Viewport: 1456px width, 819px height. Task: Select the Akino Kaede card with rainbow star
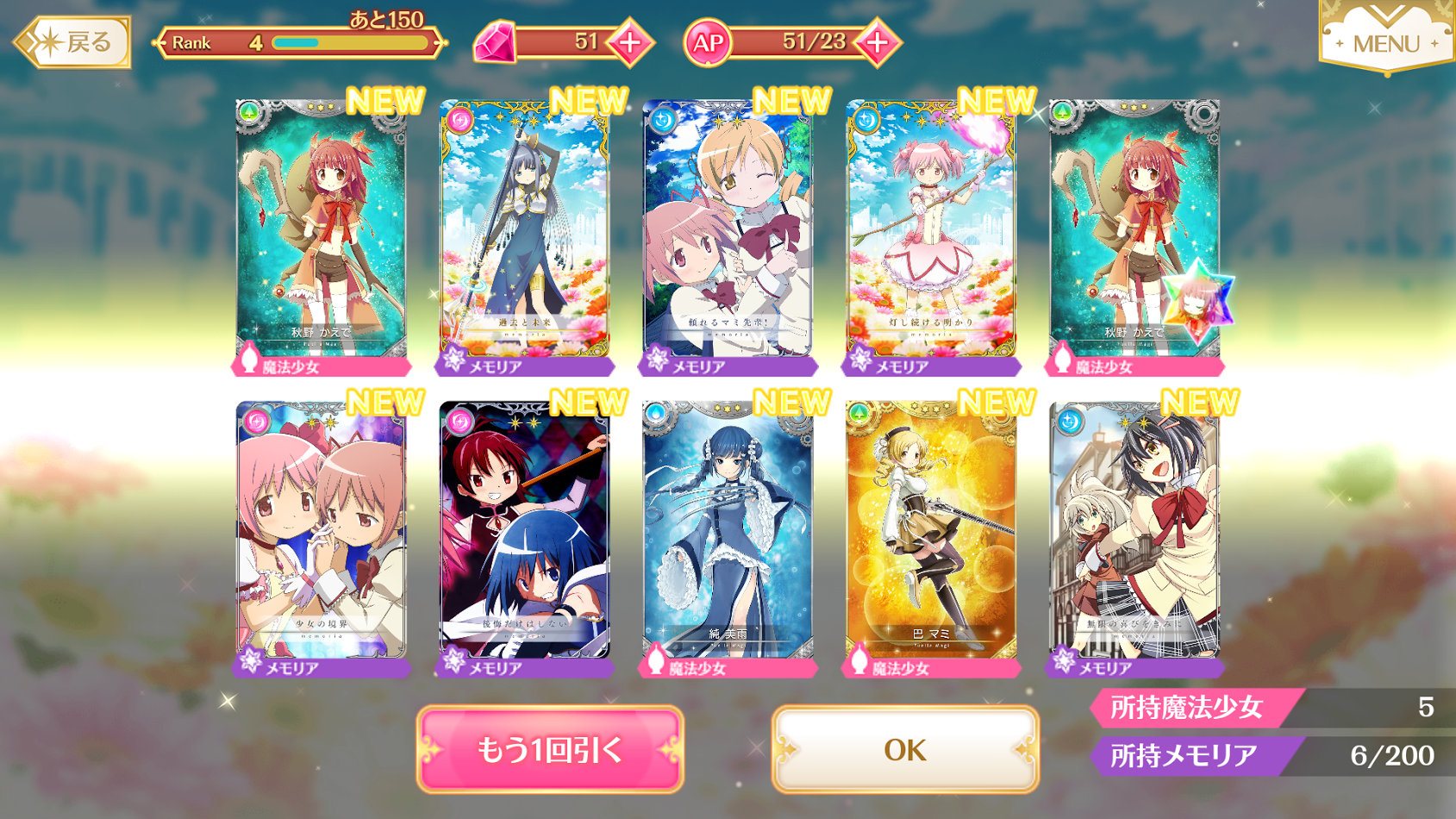[1134, 233]
